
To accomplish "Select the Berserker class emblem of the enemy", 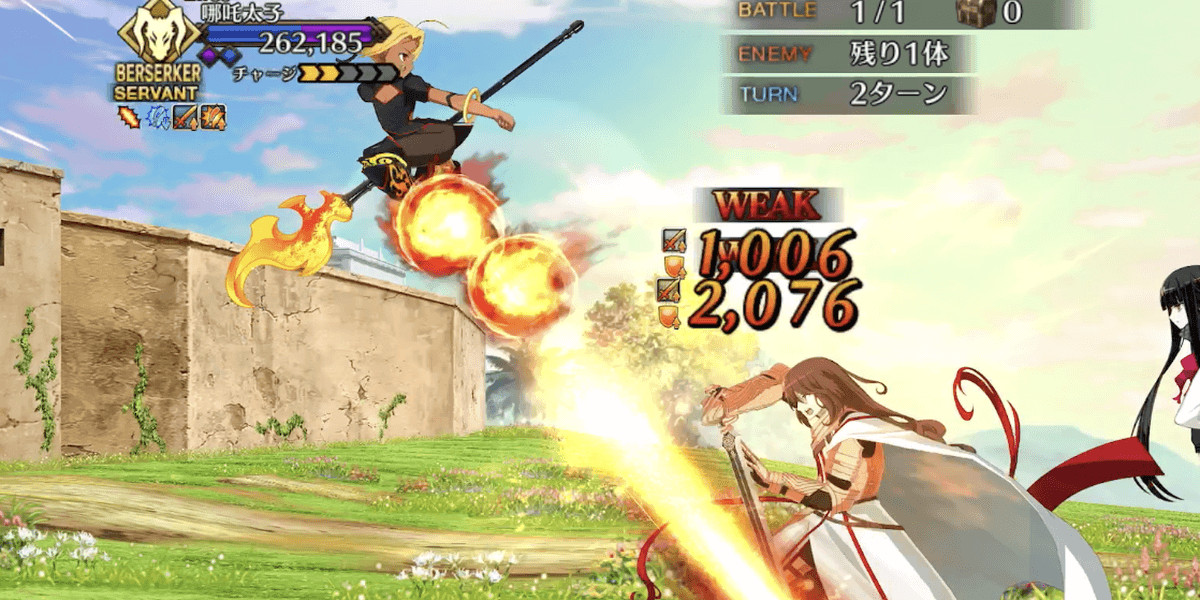I will click(159, 35).
